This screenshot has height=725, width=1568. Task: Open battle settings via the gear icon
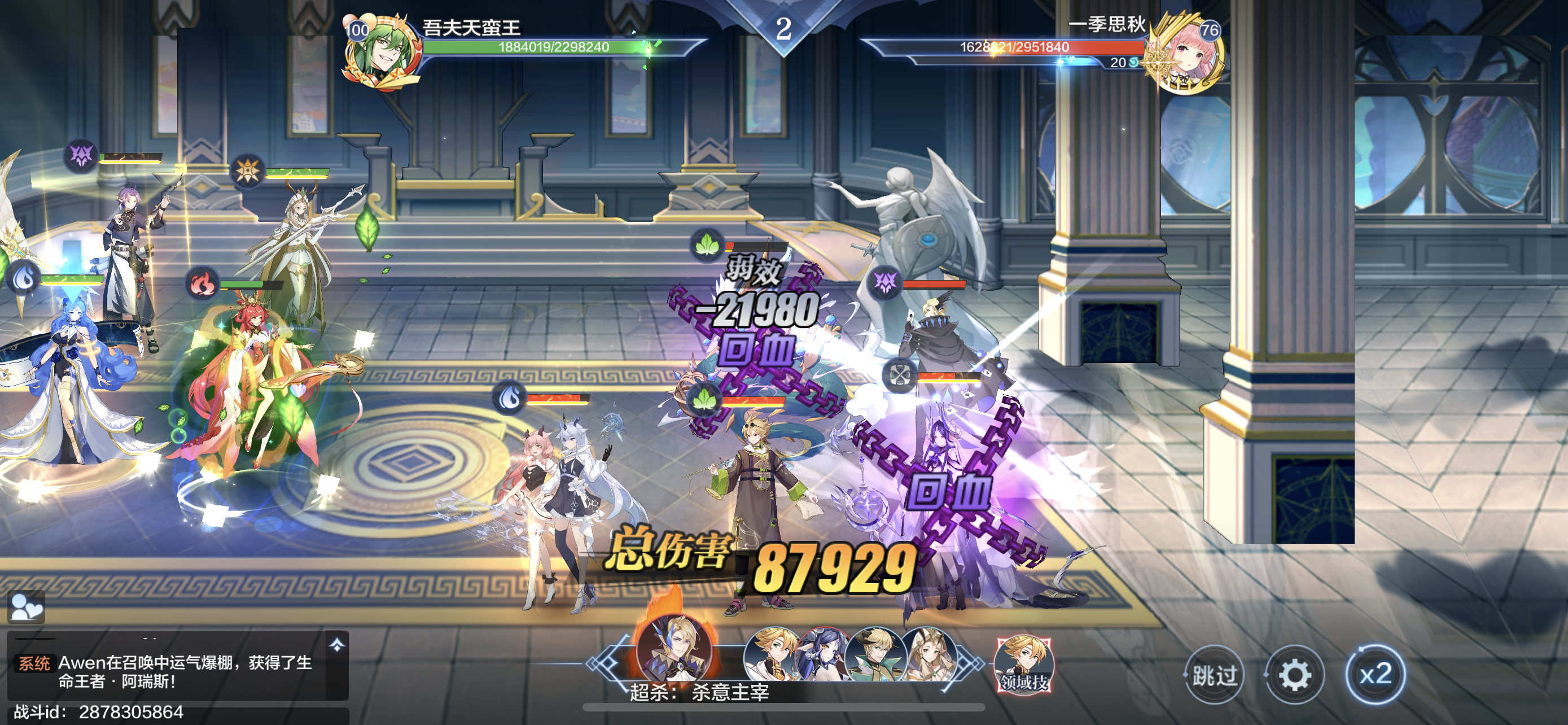click(x=1295, y=675)
